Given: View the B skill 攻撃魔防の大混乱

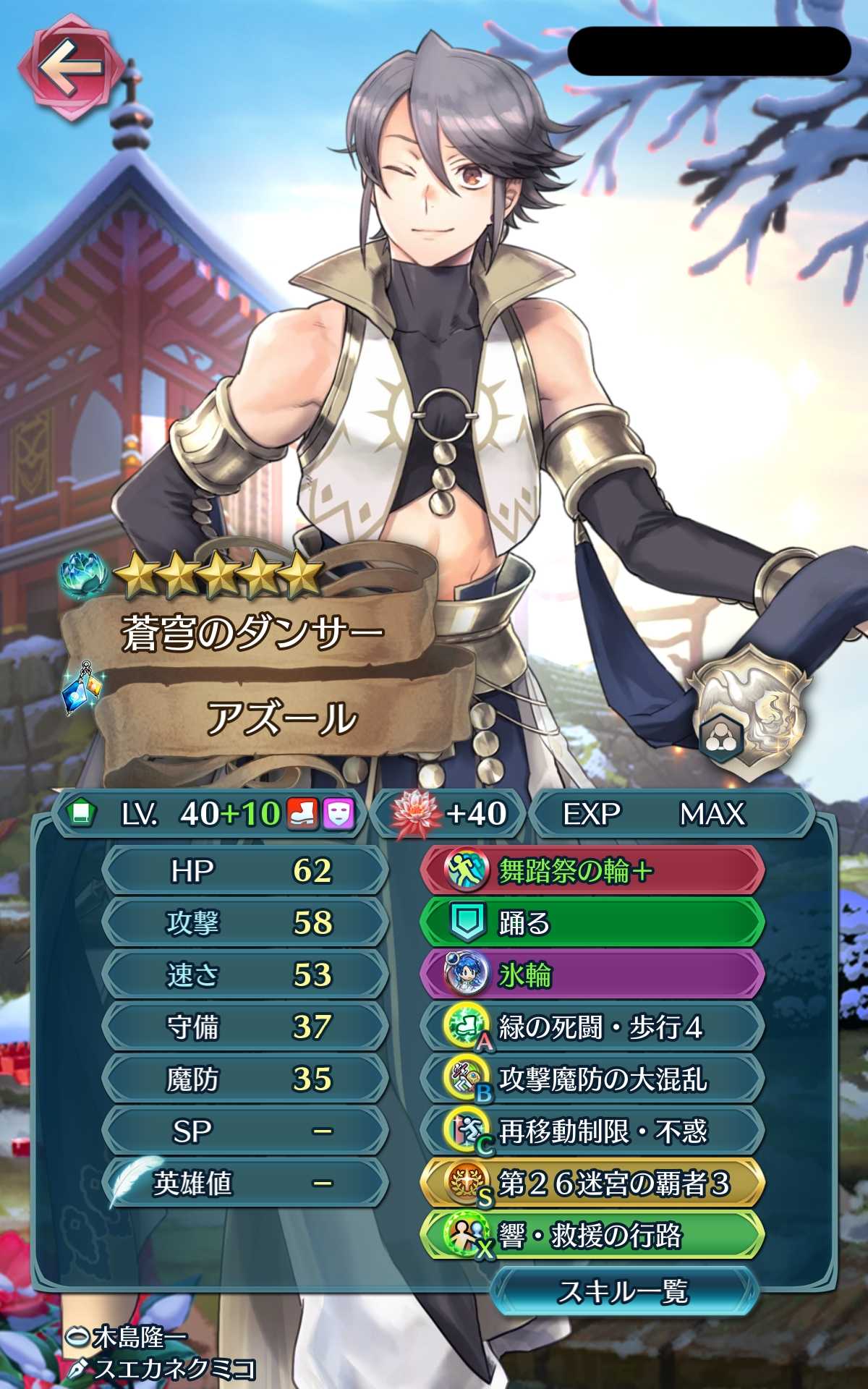Looking at the screenshot, I should click(592, 1079).
